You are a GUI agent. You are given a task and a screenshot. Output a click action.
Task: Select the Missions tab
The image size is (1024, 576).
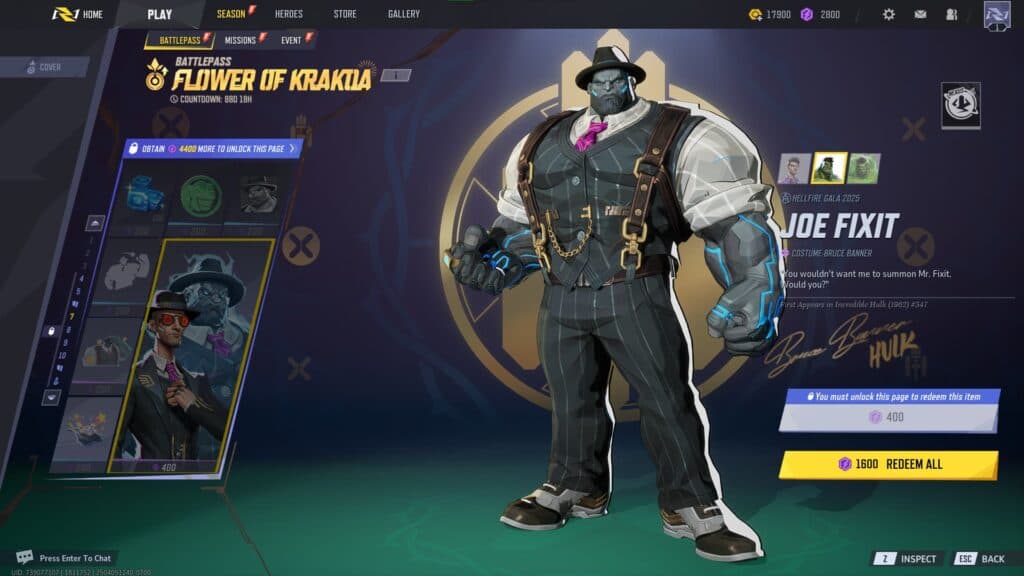point(243,40)
